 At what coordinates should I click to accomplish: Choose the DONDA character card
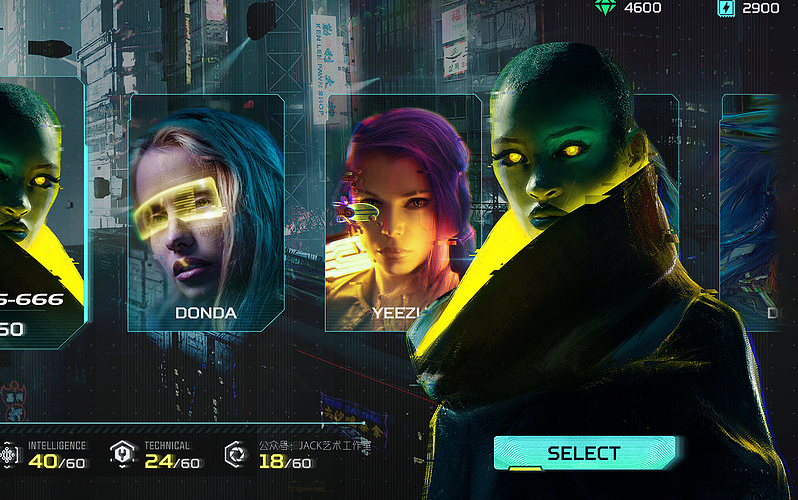206,212
